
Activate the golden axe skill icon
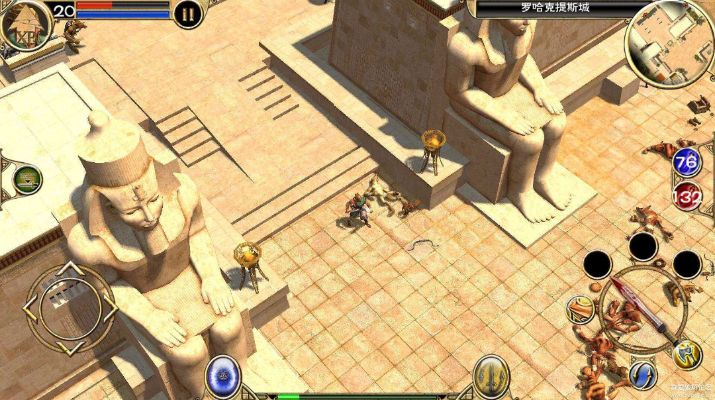[x=687, y=353]
